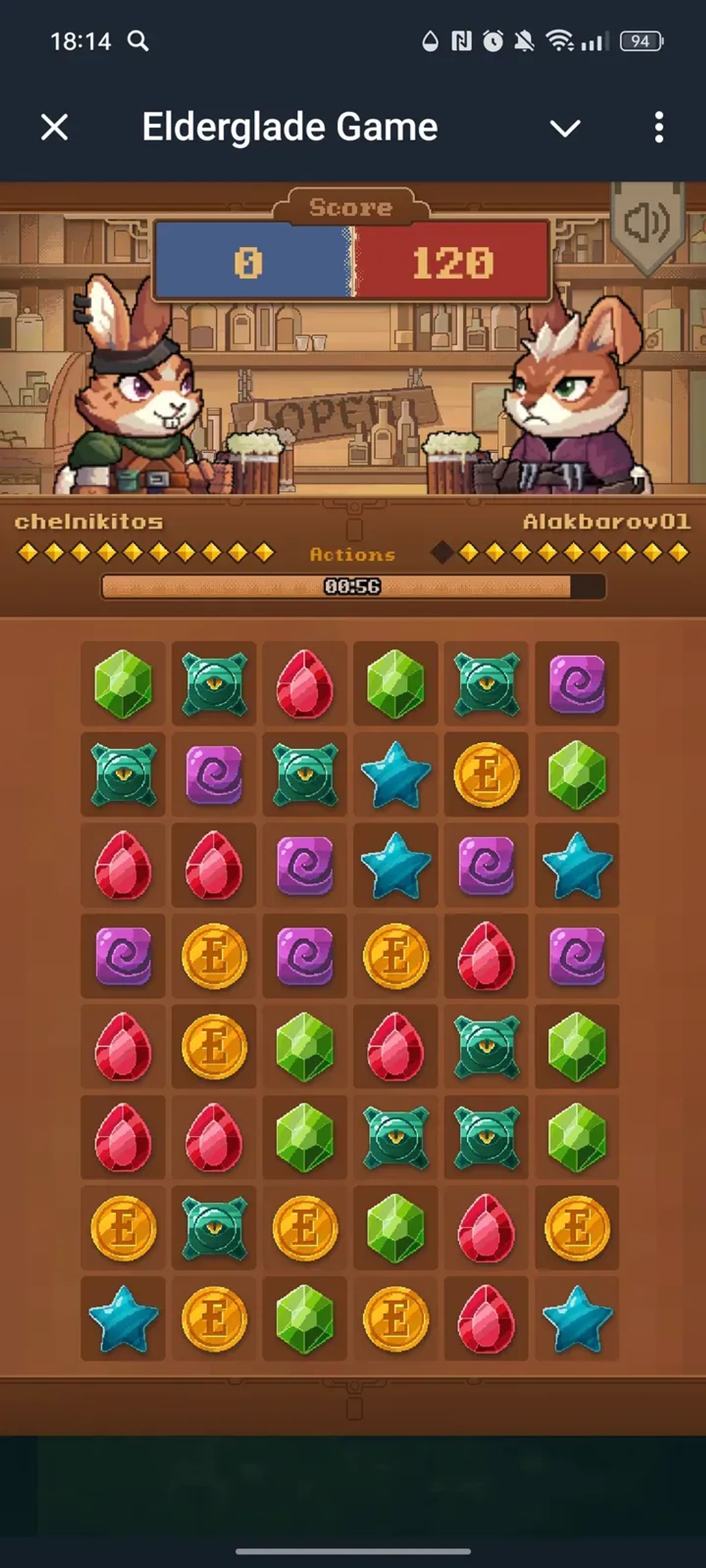Click the Elderglade Game title

290,126
